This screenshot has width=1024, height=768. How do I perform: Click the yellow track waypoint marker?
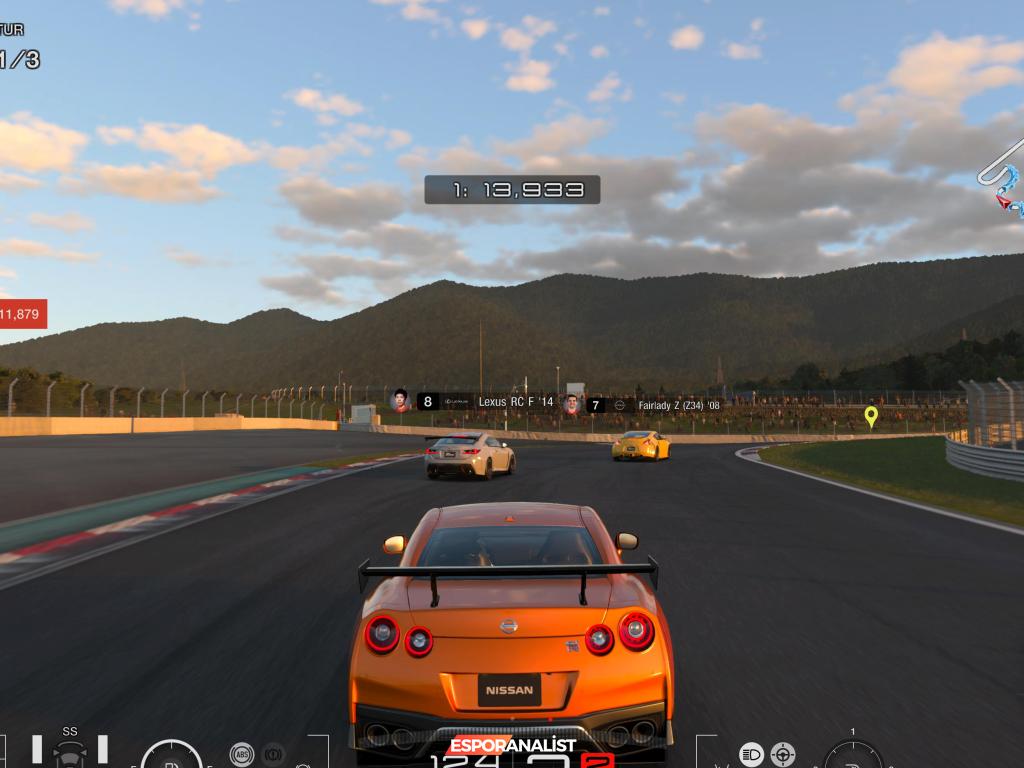[x=871, y=416]
